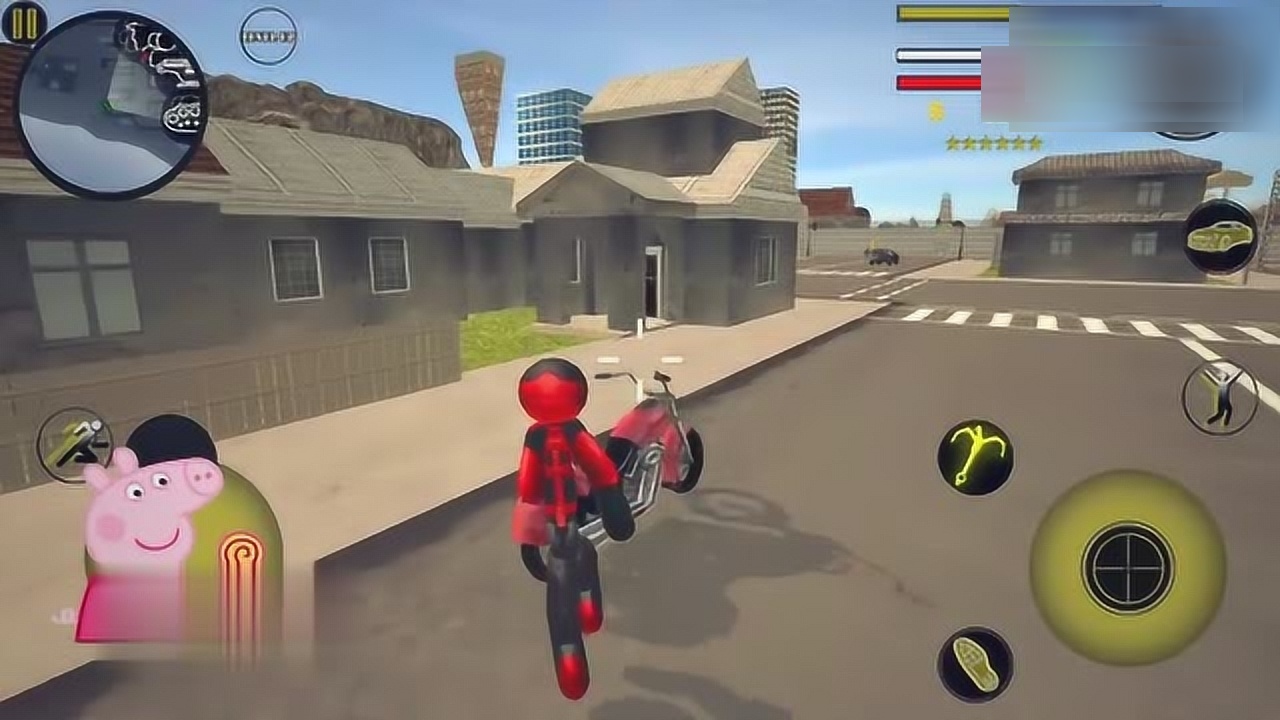
Task: Tap the yellow car vehicle icon
Action: click(x=1221, y=237)
